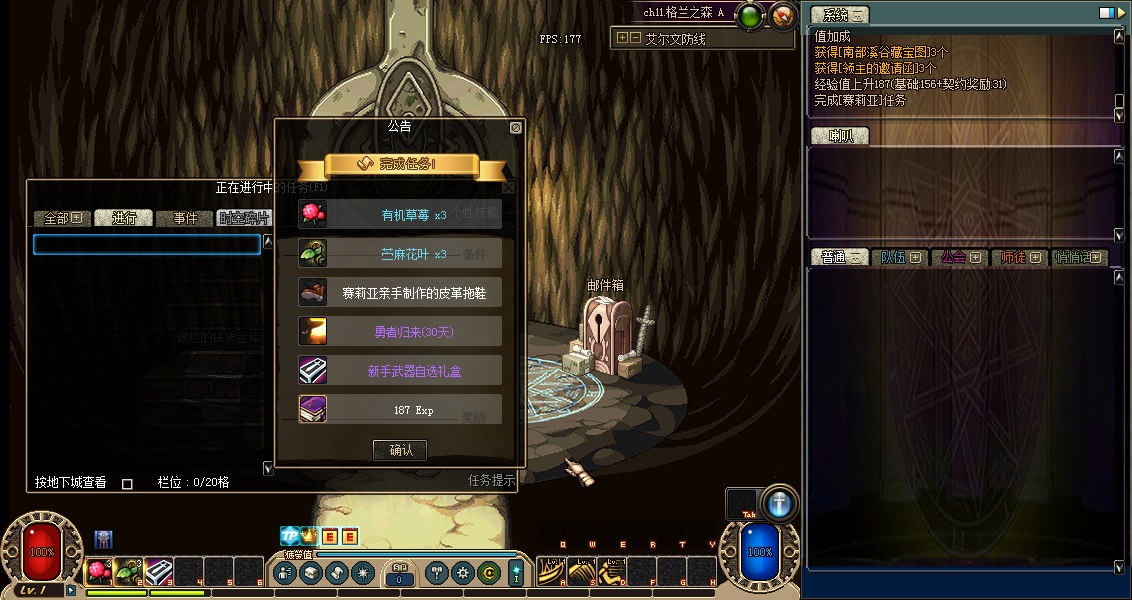Screen dimensions: 1132x600
Task: Click the green orb beside the channel name
Action: pos(750,15)
